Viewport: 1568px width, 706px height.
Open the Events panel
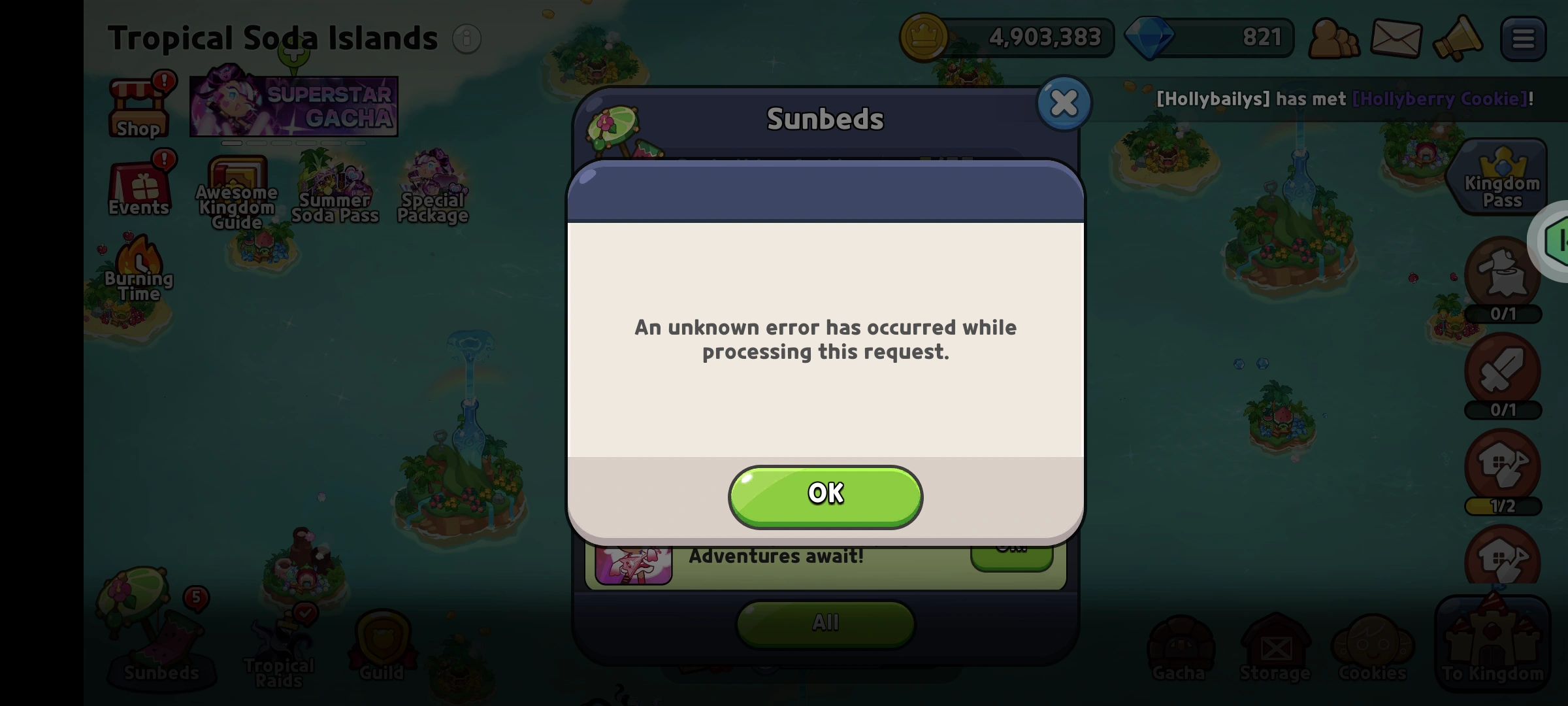[x=138, y=186]
